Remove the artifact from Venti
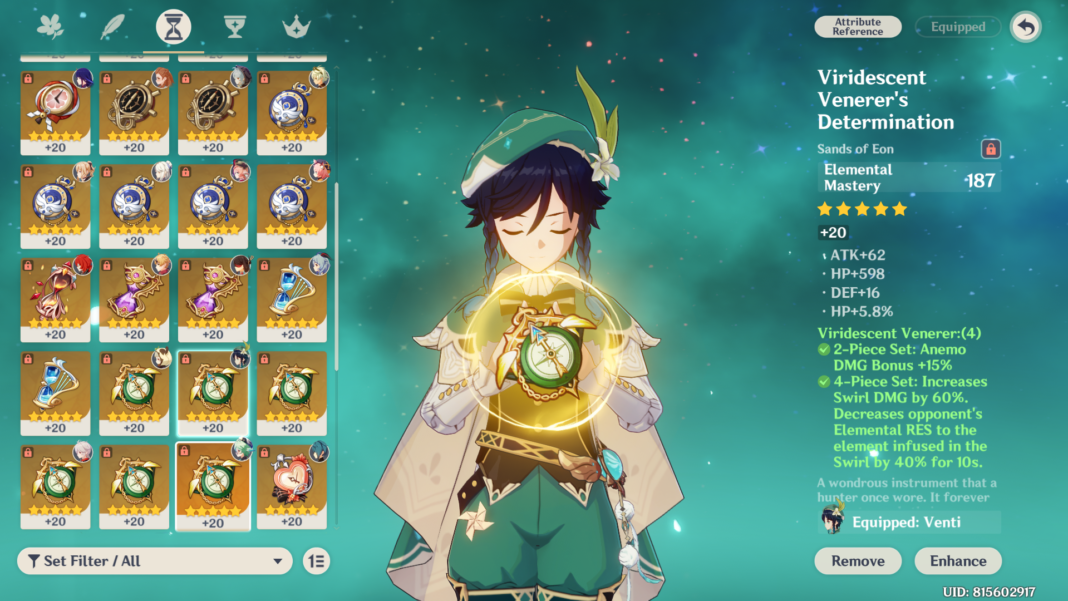This screenshot has width=1068, height=601. pos(858,561)
